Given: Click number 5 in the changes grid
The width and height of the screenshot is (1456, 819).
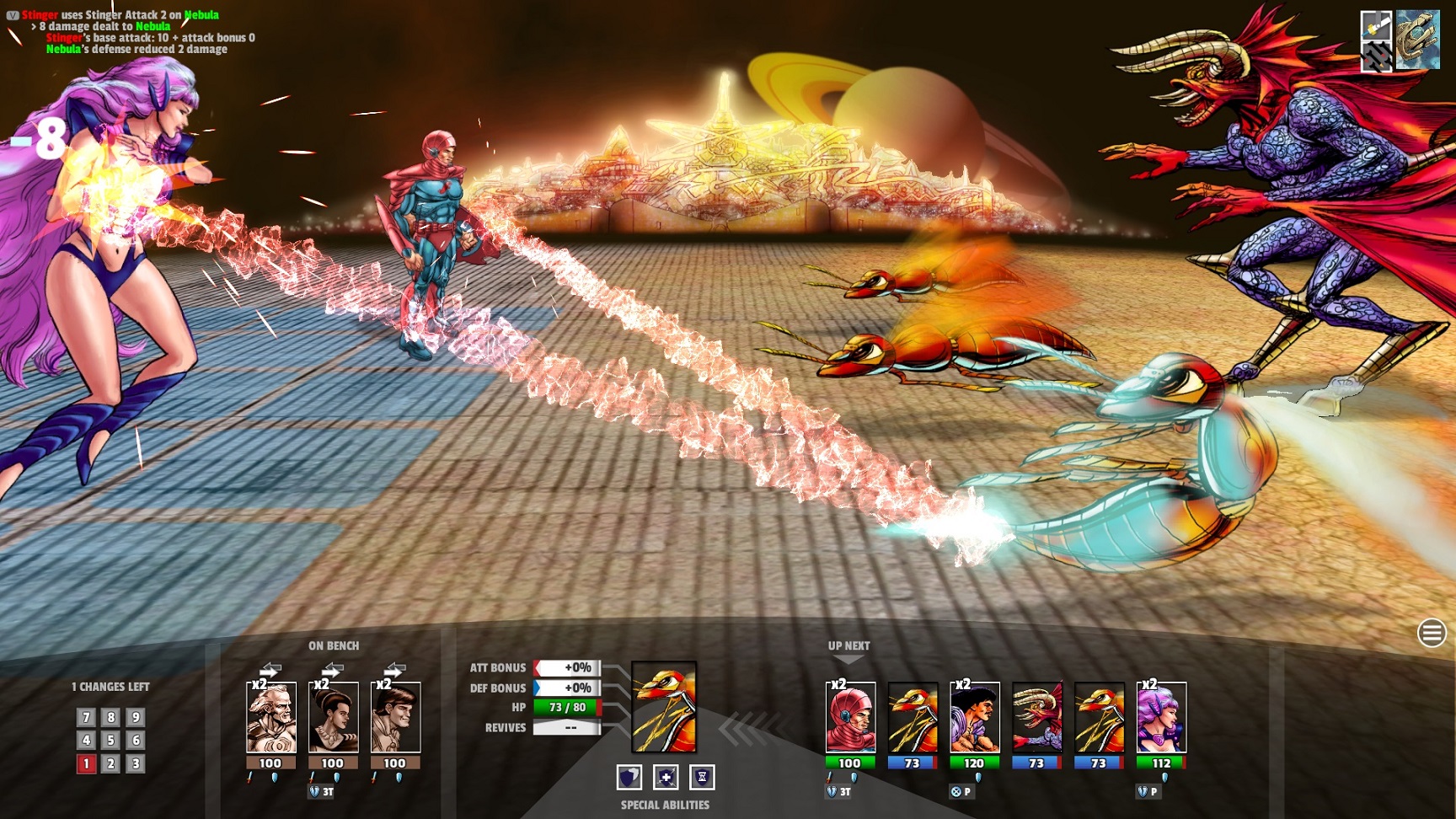Looking at the screenshot, I should [110, 740].
